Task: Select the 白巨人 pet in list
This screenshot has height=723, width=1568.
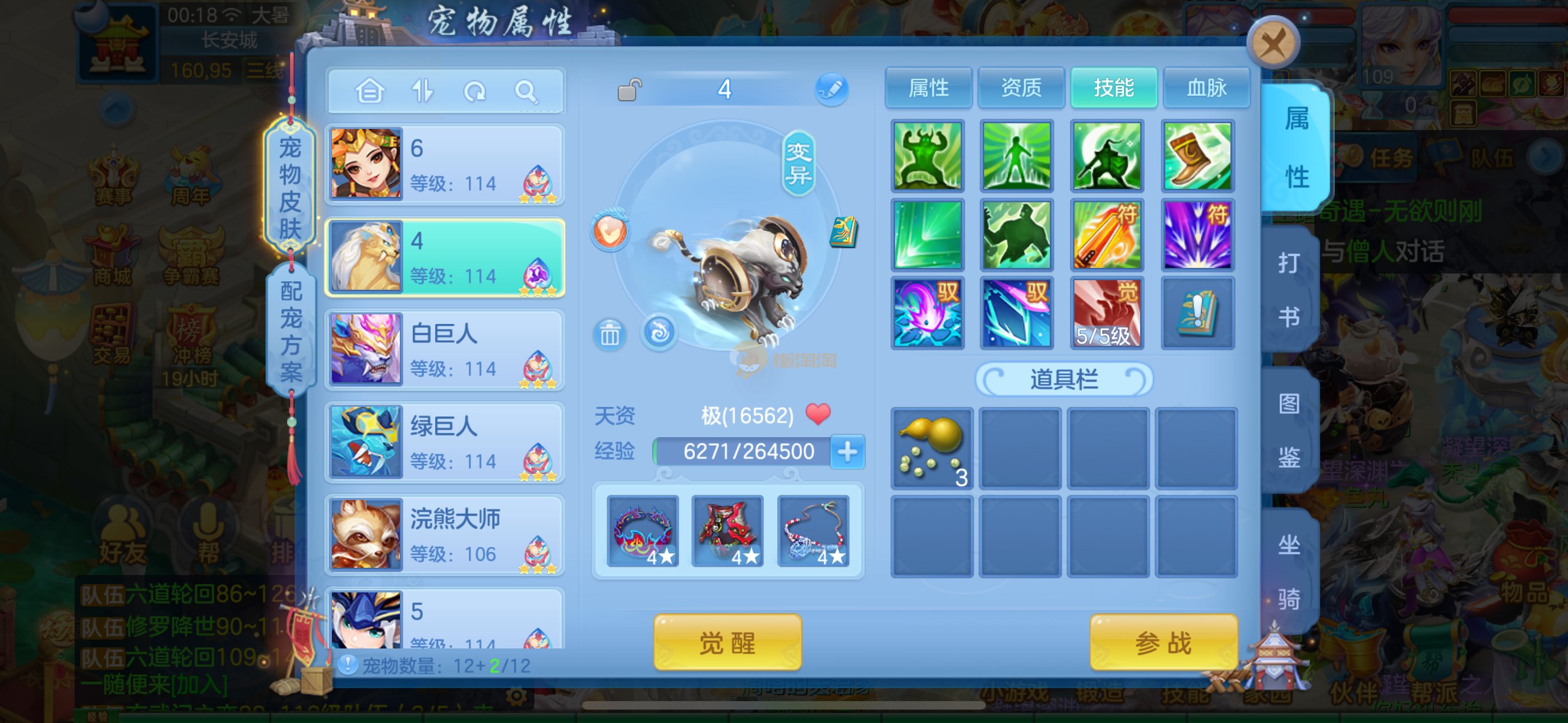Action: 445,349
